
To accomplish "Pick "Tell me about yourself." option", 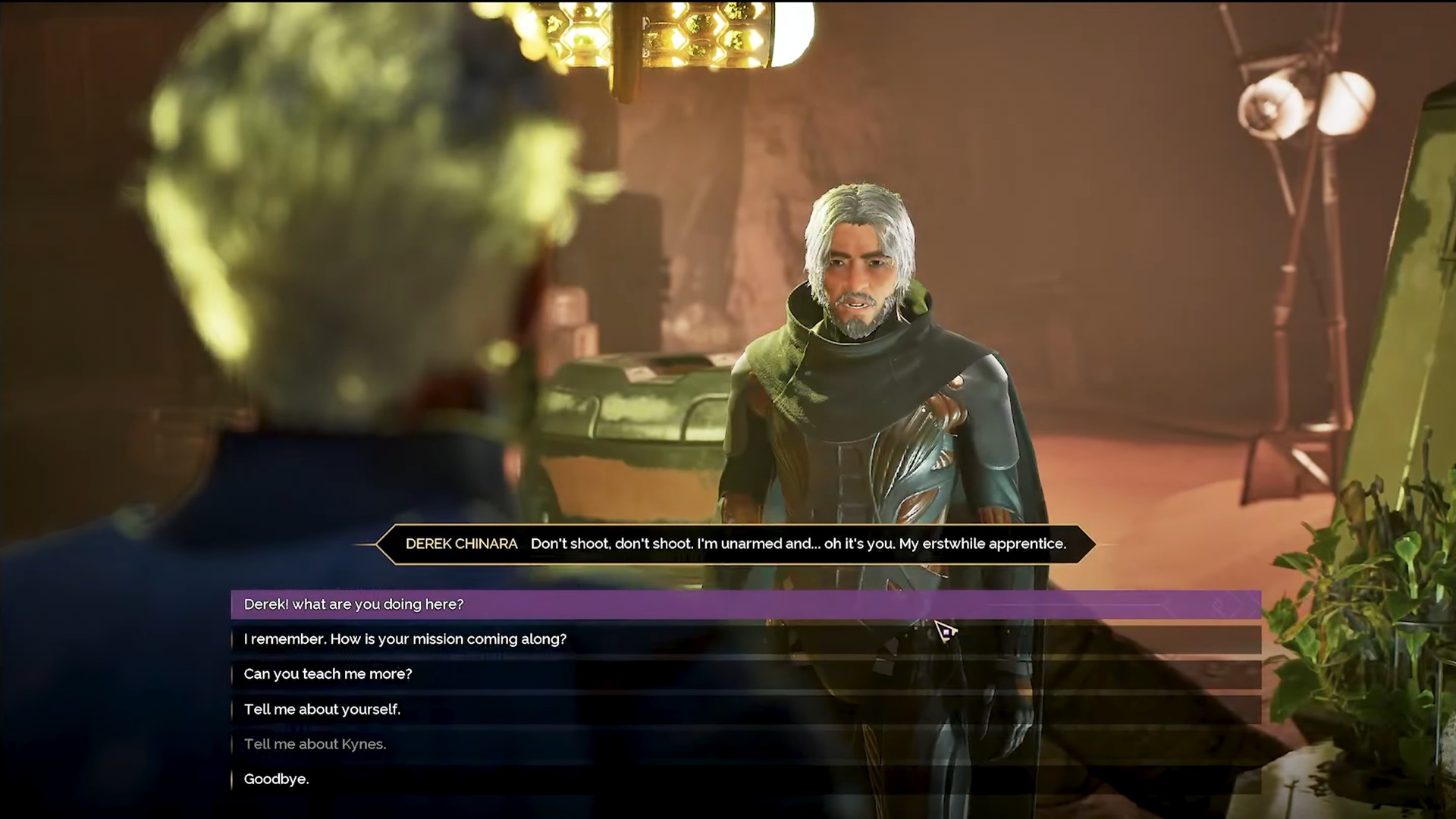I will point(322,709).
